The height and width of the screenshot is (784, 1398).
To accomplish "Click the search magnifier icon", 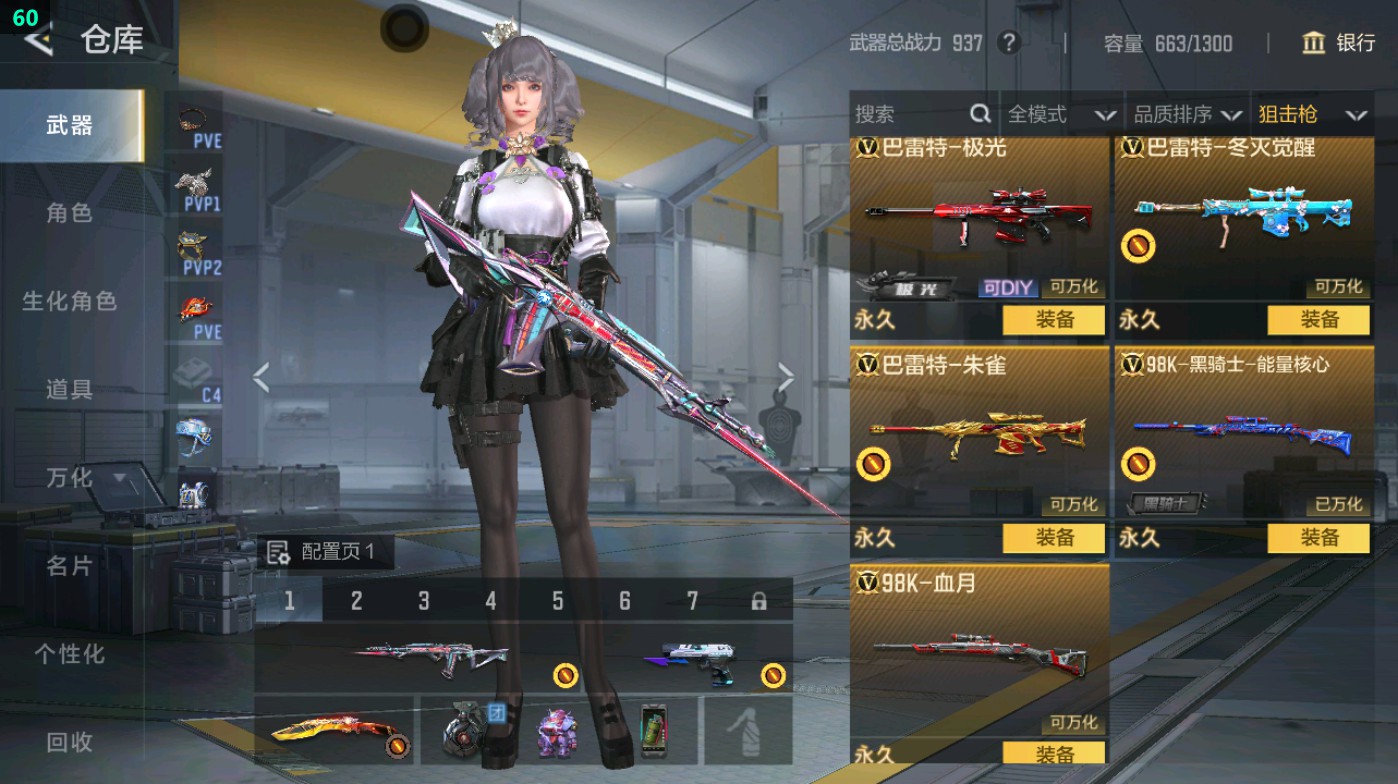I will click(978, 114).
